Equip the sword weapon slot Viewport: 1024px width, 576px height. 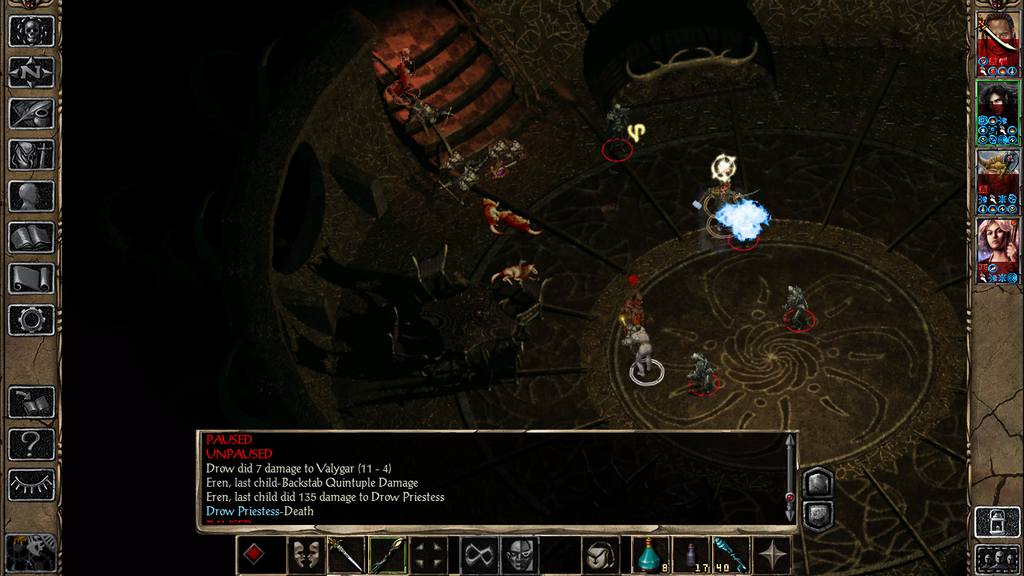[346, 555]
